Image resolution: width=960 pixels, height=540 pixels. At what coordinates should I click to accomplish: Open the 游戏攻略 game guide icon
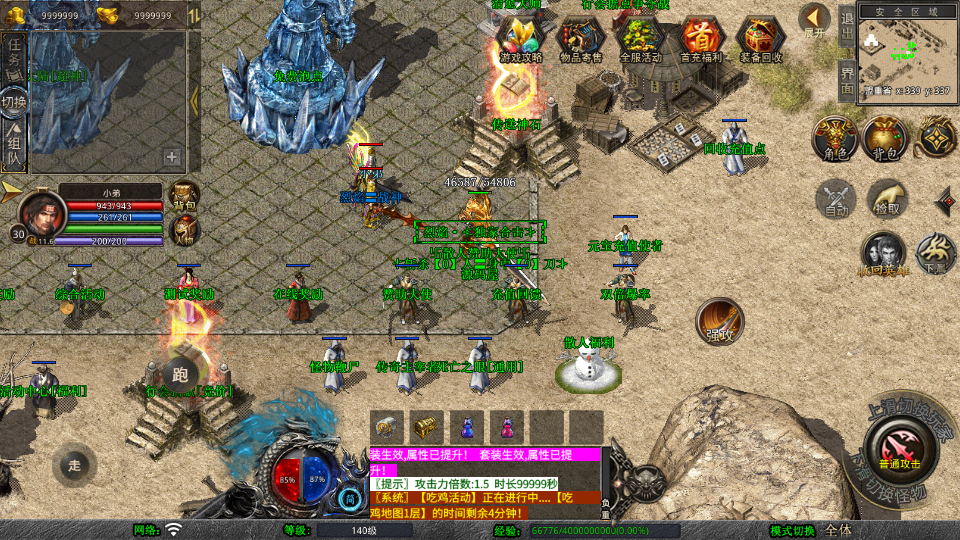tap(521, 40)
